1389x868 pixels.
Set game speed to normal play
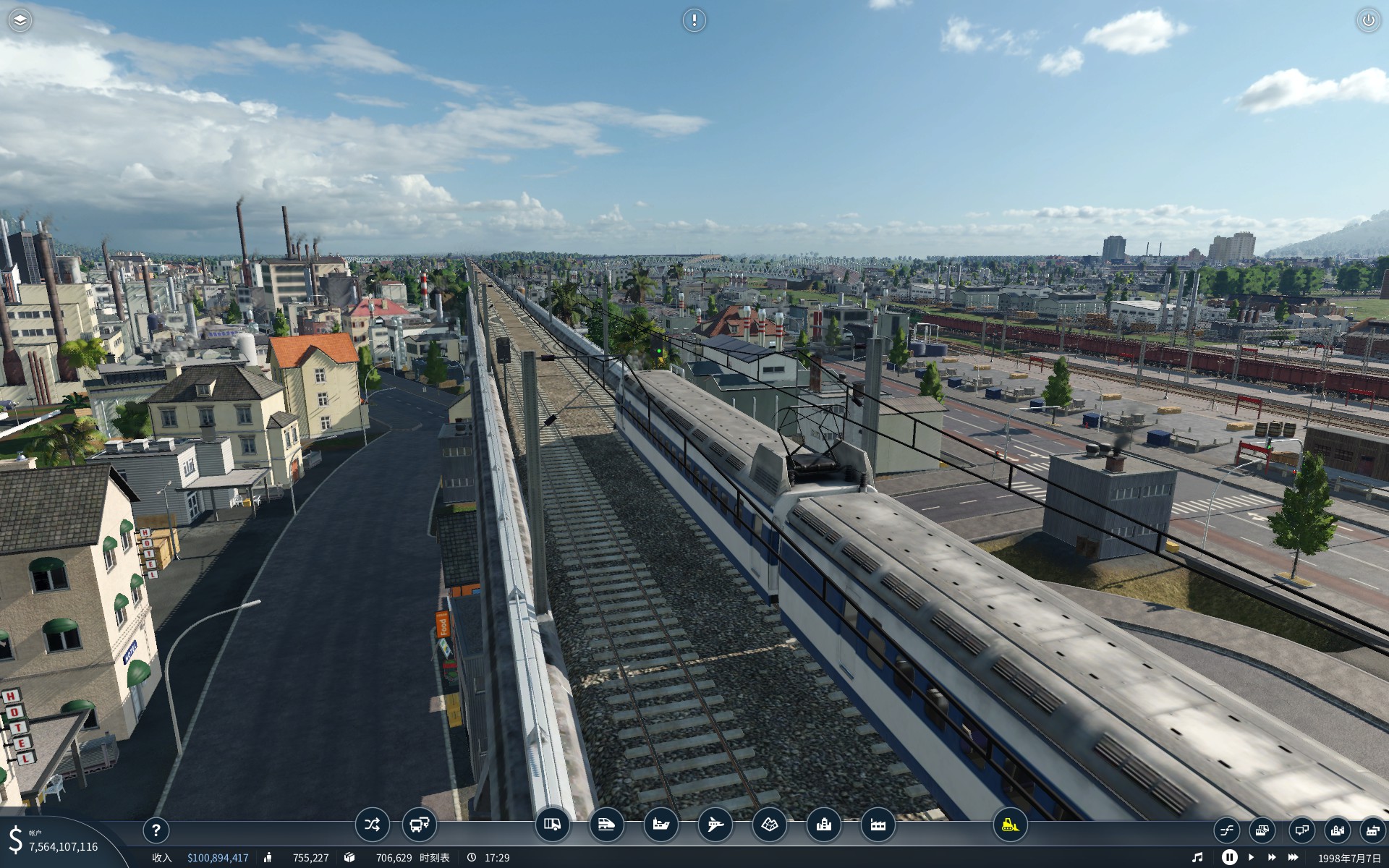click(x=1251, y=857)
